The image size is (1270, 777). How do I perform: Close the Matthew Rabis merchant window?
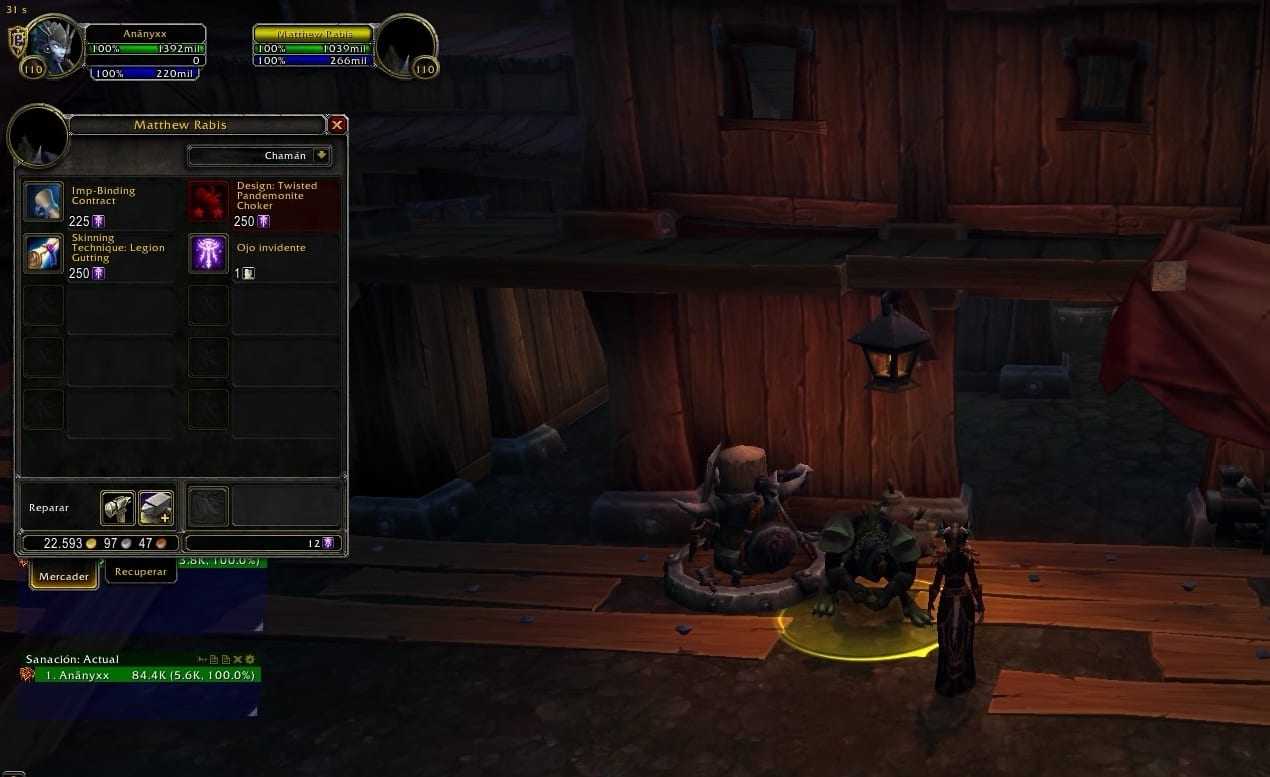tap(337, 125)
